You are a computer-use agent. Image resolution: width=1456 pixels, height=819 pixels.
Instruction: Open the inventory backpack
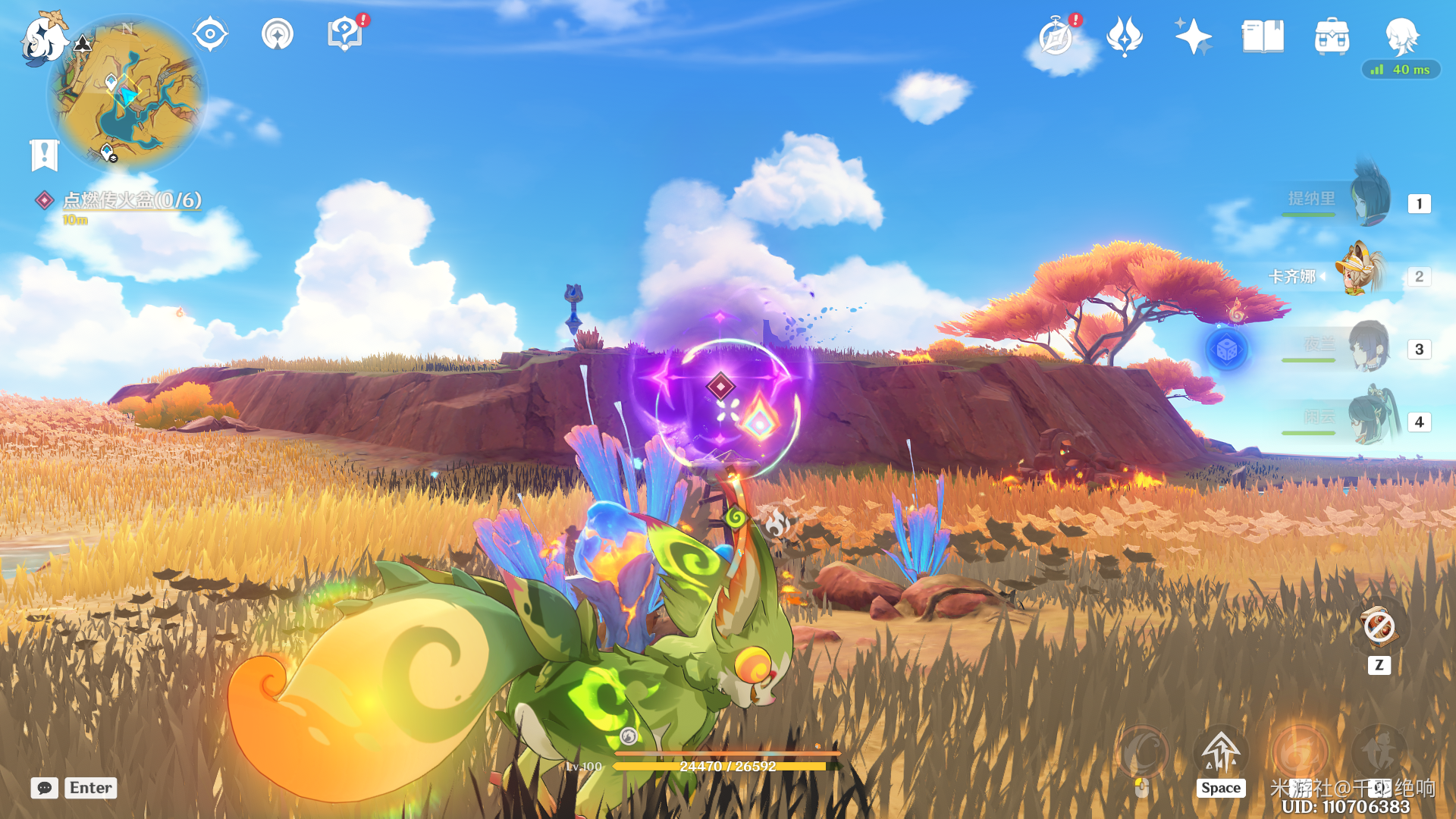(x=1332, y=36)
